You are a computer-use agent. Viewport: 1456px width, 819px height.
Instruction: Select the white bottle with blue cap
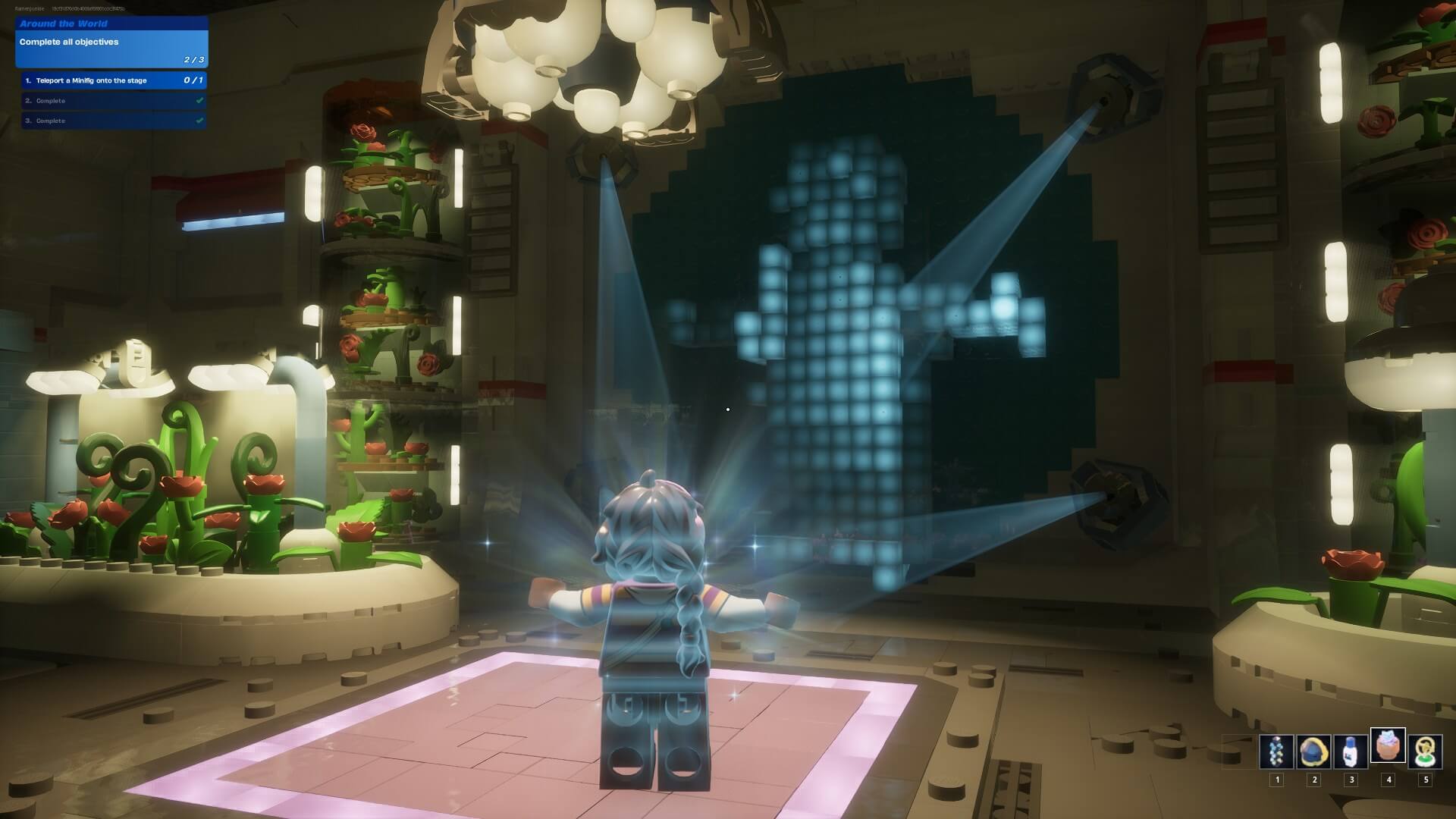point(1351,751)
